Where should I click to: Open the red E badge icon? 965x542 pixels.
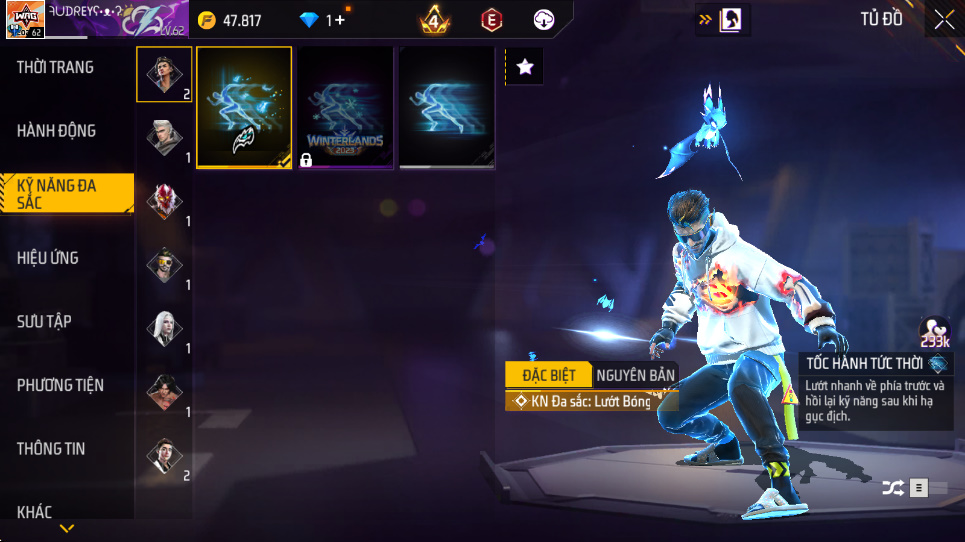tap(491, 19)
